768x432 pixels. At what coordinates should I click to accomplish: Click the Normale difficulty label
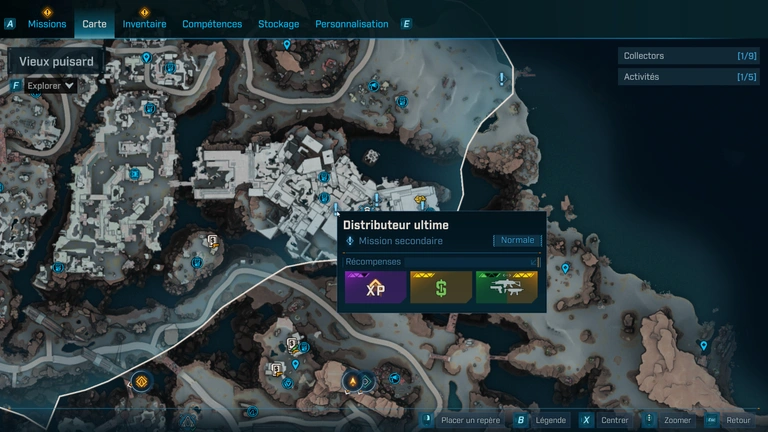[x=517, y=240]
